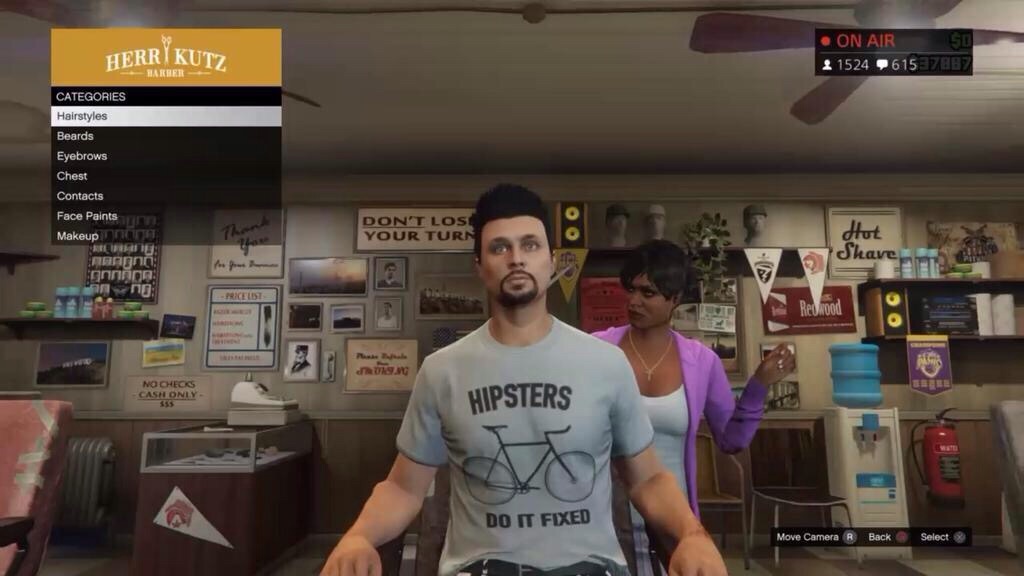Choose the Makeup category
The image size is (1024, 576).
(x=165, y=236)
